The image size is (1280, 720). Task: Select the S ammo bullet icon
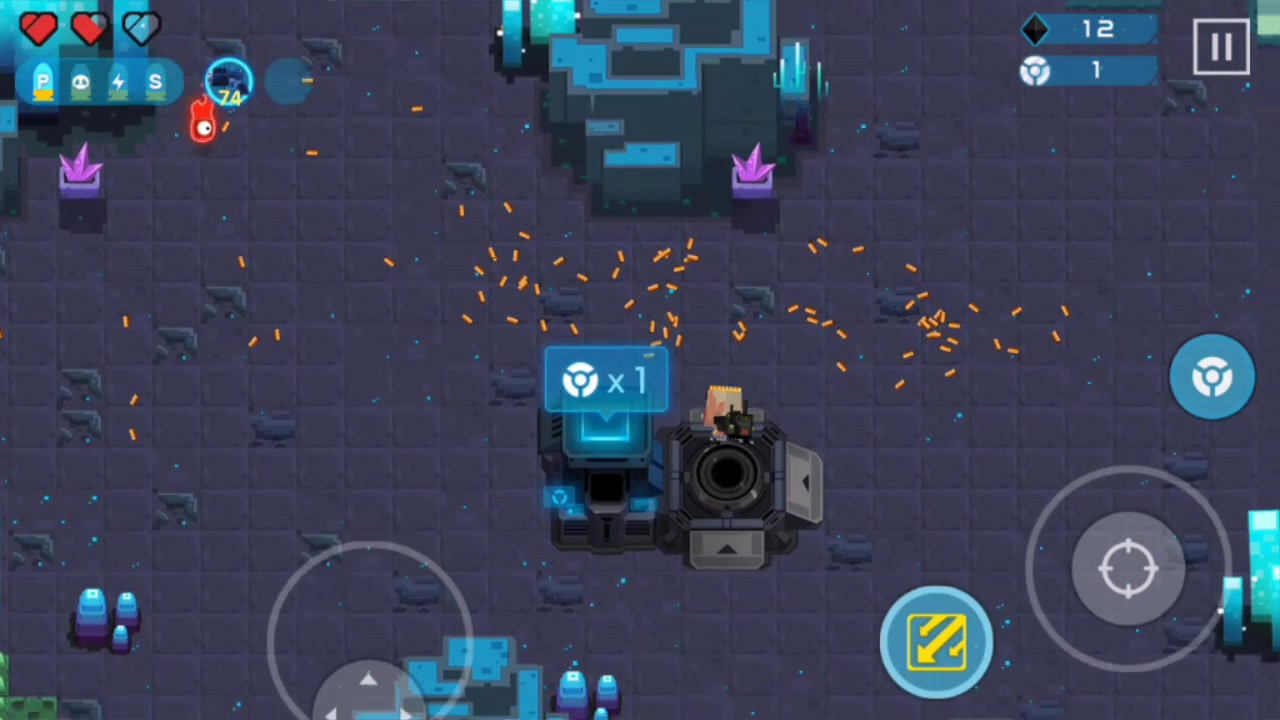click(x=155, y=83)
